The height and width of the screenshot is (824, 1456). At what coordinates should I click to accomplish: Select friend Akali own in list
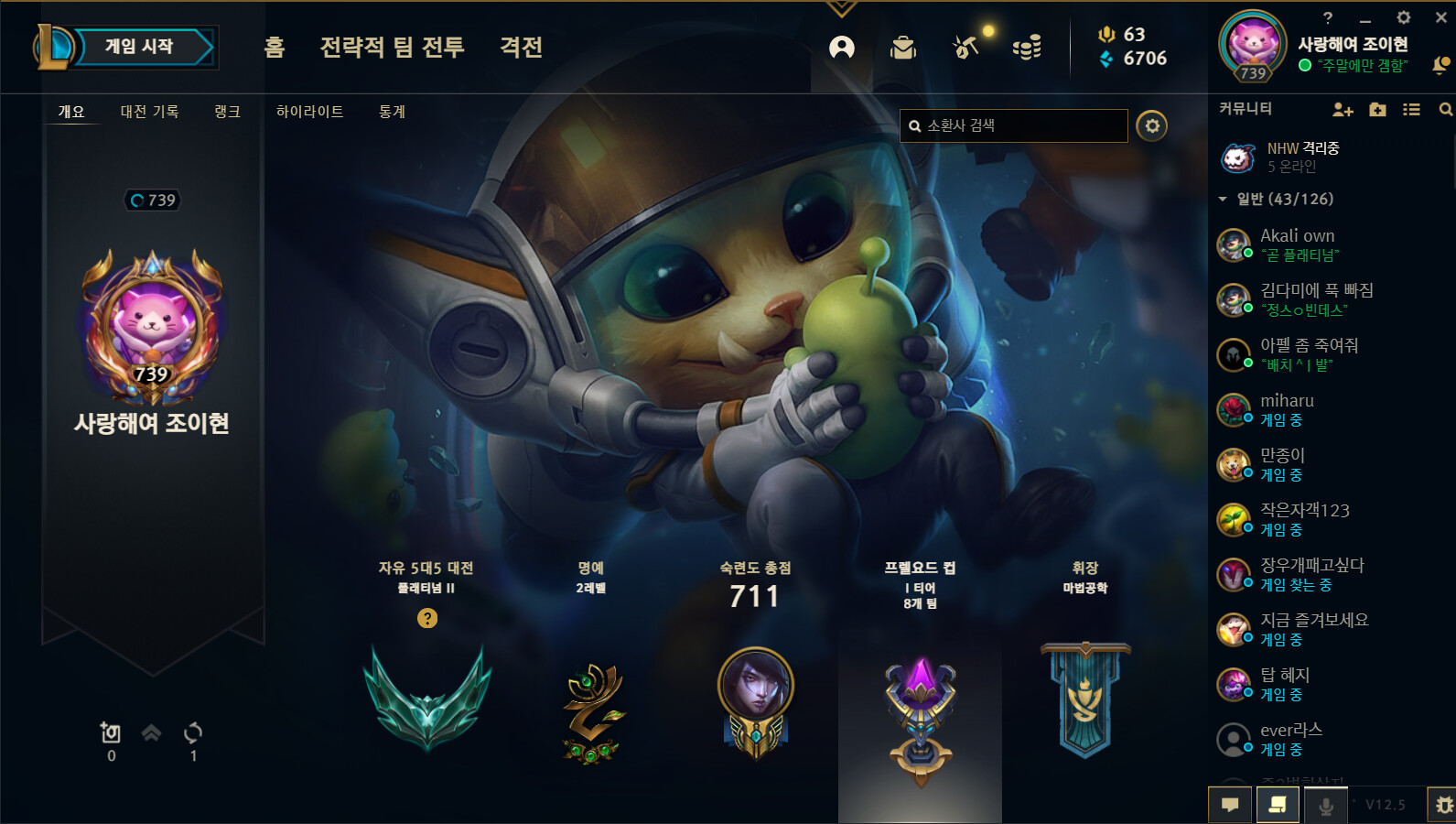coord(1297,244)
